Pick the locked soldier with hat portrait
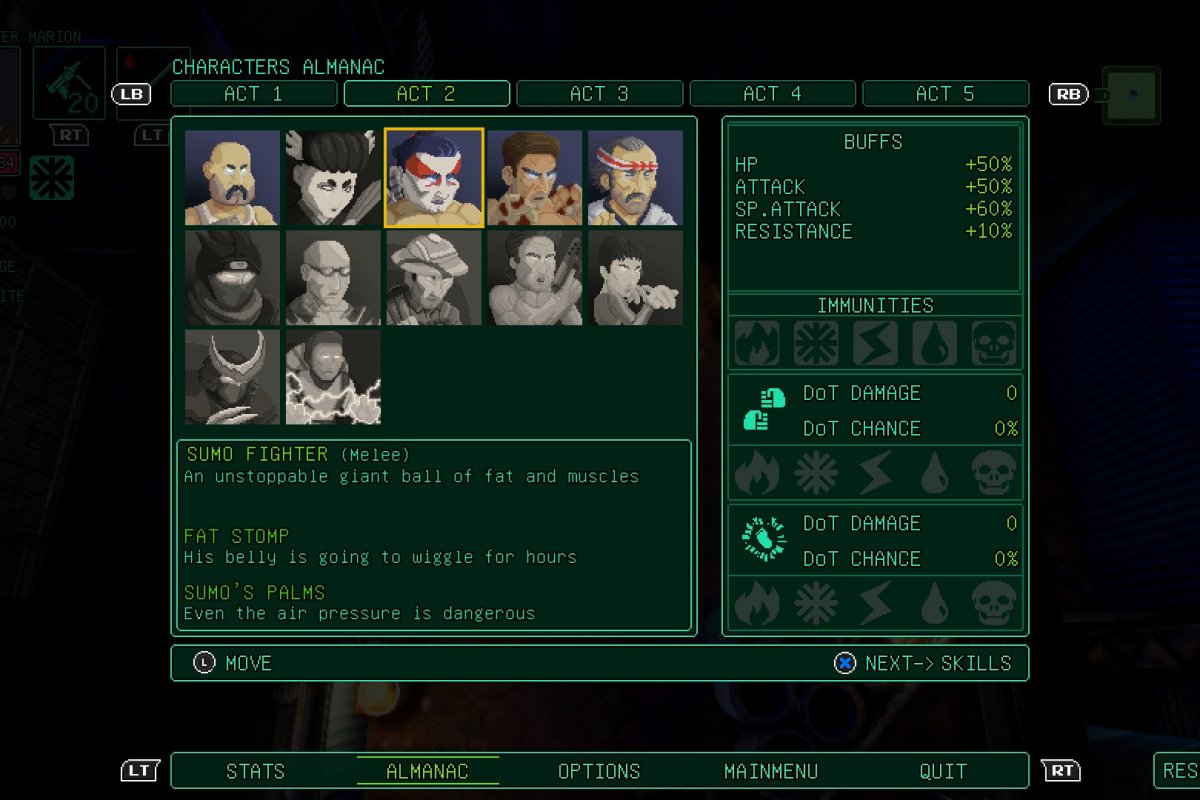1200x800 pixels. click(x=434, y=278)
